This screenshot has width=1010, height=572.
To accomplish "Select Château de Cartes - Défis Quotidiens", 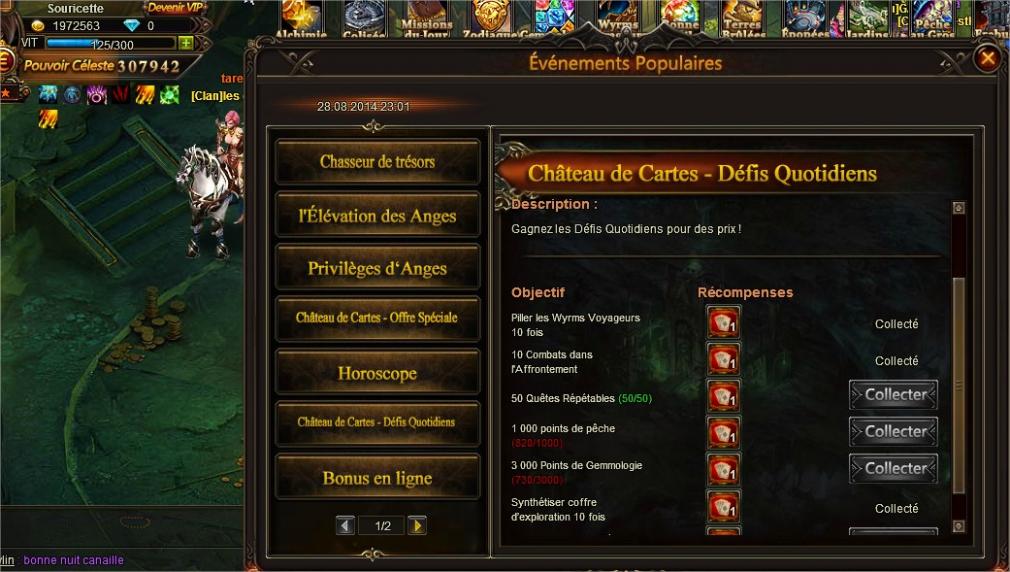I will [x=377, y=422].
